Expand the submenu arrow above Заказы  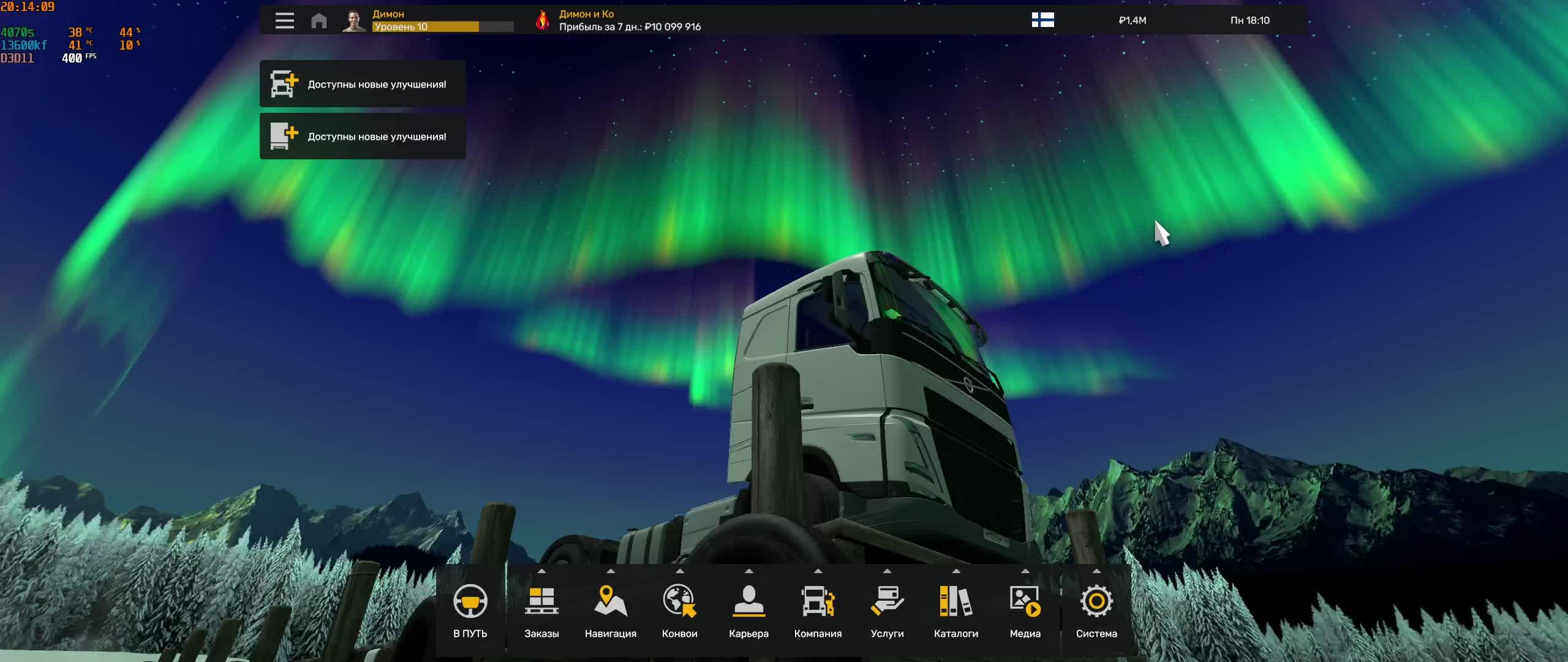click(543, 570)
